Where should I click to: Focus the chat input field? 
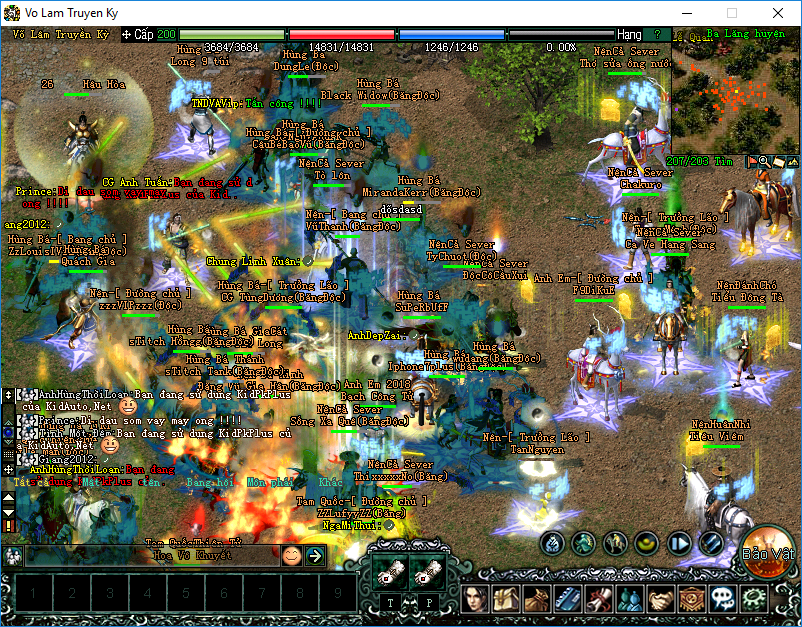[150, 556]
